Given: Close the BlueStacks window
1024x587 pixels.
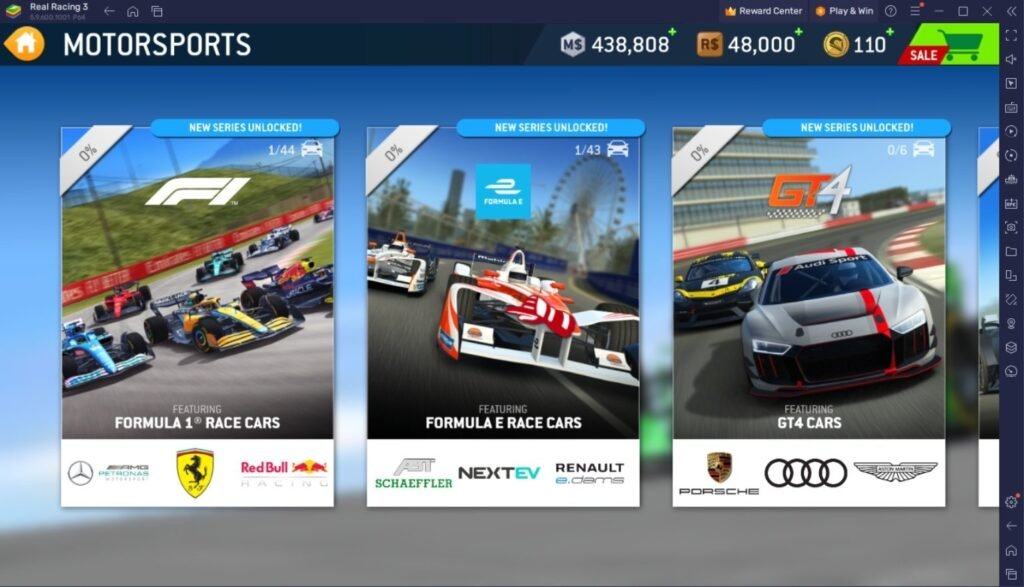Looking at the screenshot, I should (x=985, y=11).
